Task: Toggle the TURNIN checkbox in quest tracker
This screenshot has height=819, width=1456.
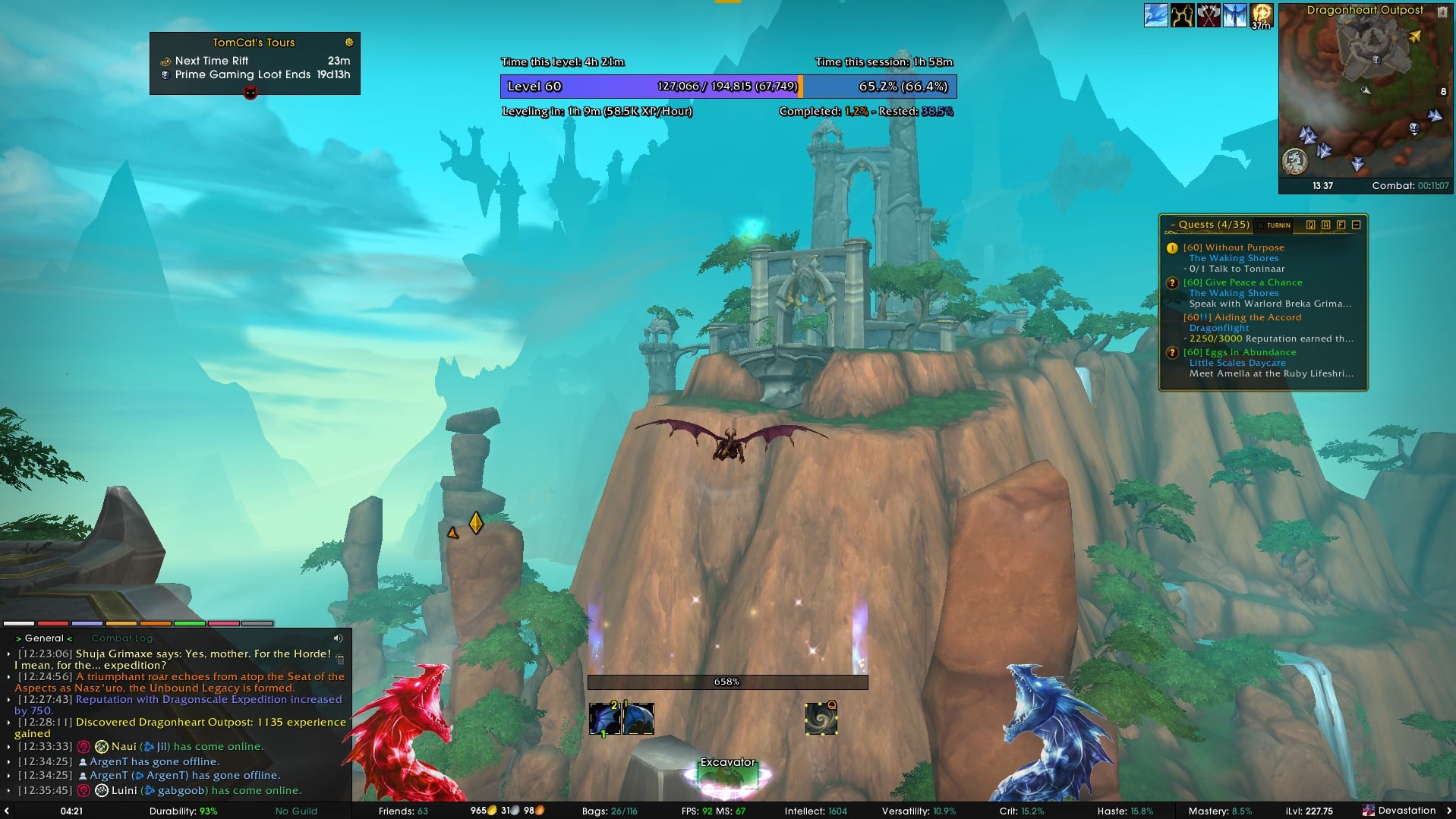Action: (1261, 225)
